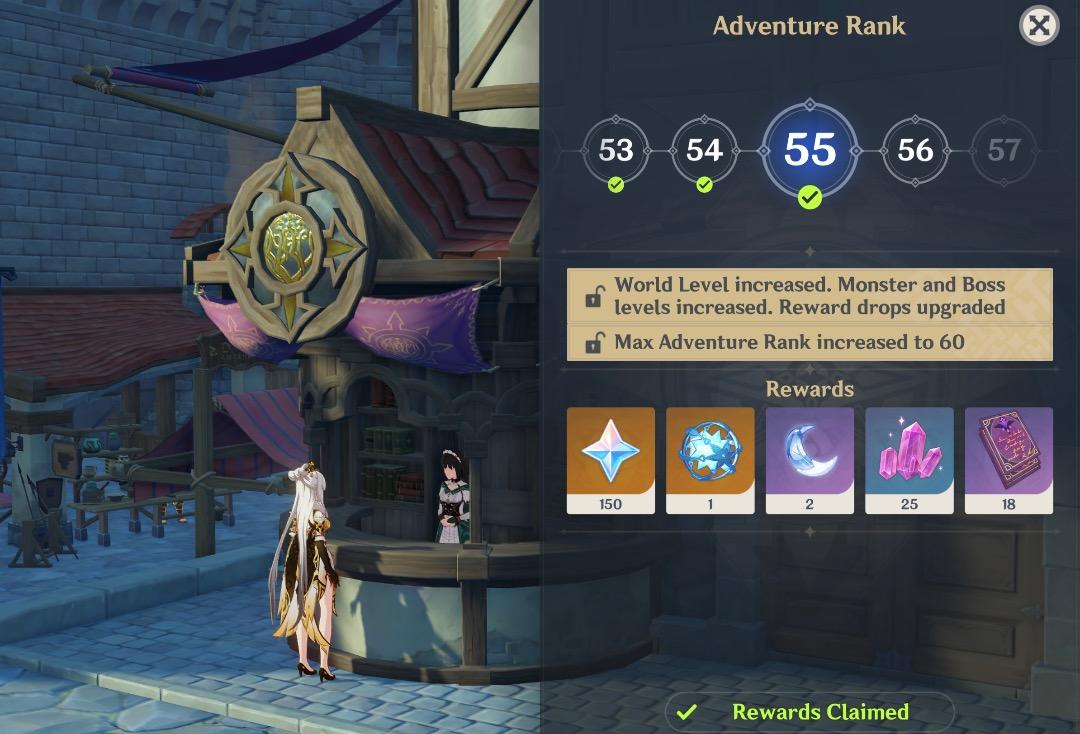Screen dimensions: 1080x734
Task: Select Adventure Rank 53 node
Action: pyautogui.click(x=615, y=151)
